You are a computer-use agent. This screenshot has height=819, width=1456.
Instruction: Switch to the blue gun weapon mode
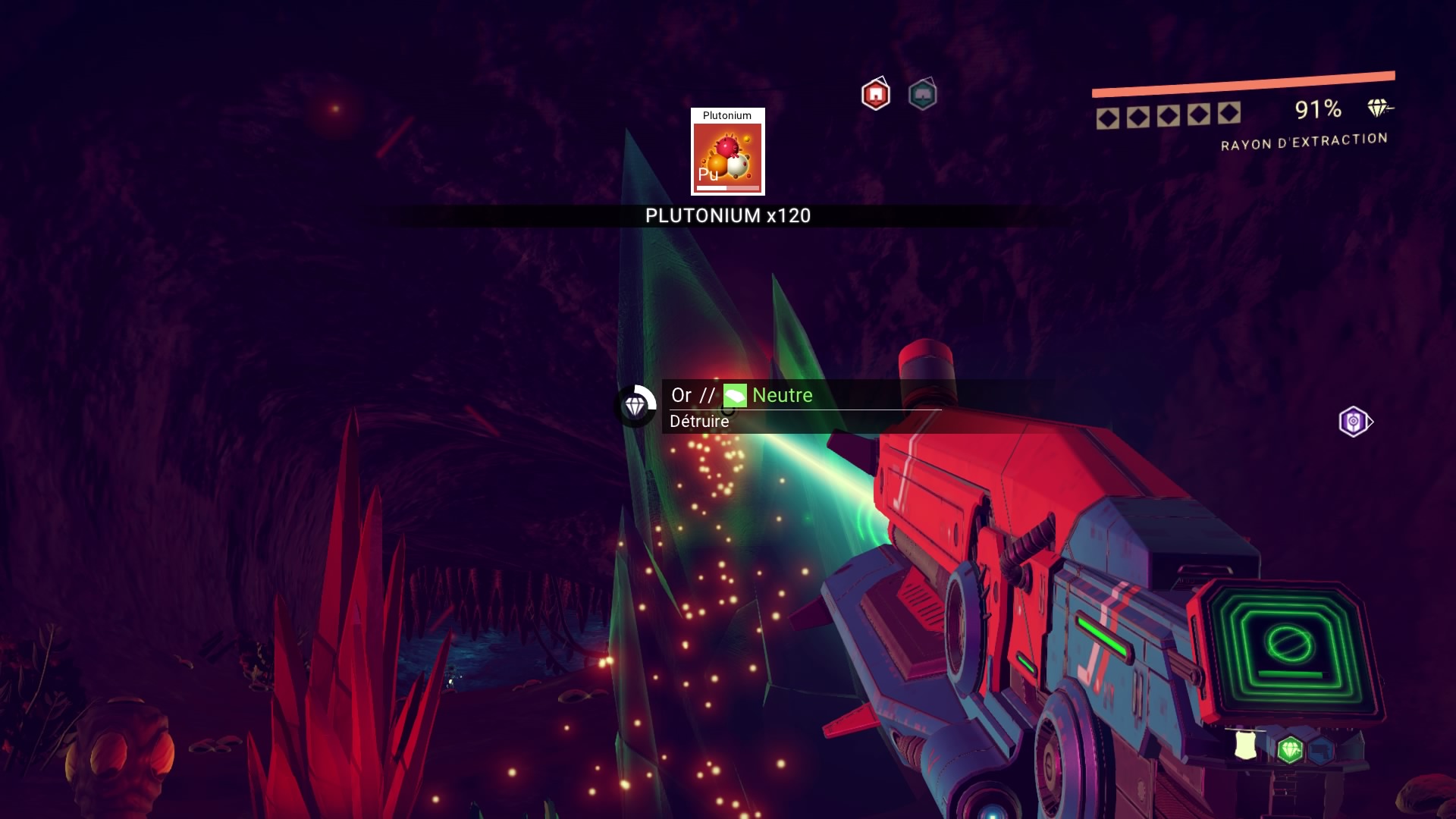1322,750
